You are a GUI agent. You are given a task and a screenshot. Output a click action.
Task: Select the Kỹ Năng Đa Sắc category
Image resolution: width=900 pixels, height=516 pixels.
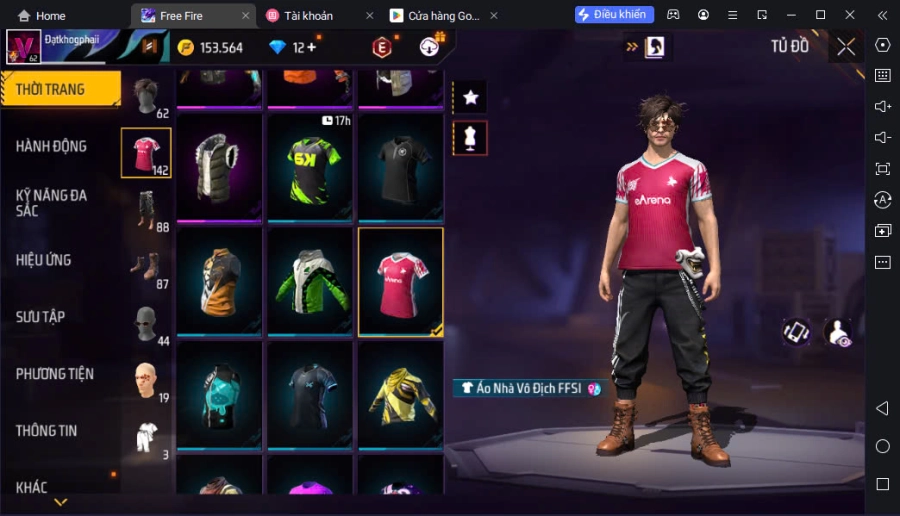[x=51, y=202]
